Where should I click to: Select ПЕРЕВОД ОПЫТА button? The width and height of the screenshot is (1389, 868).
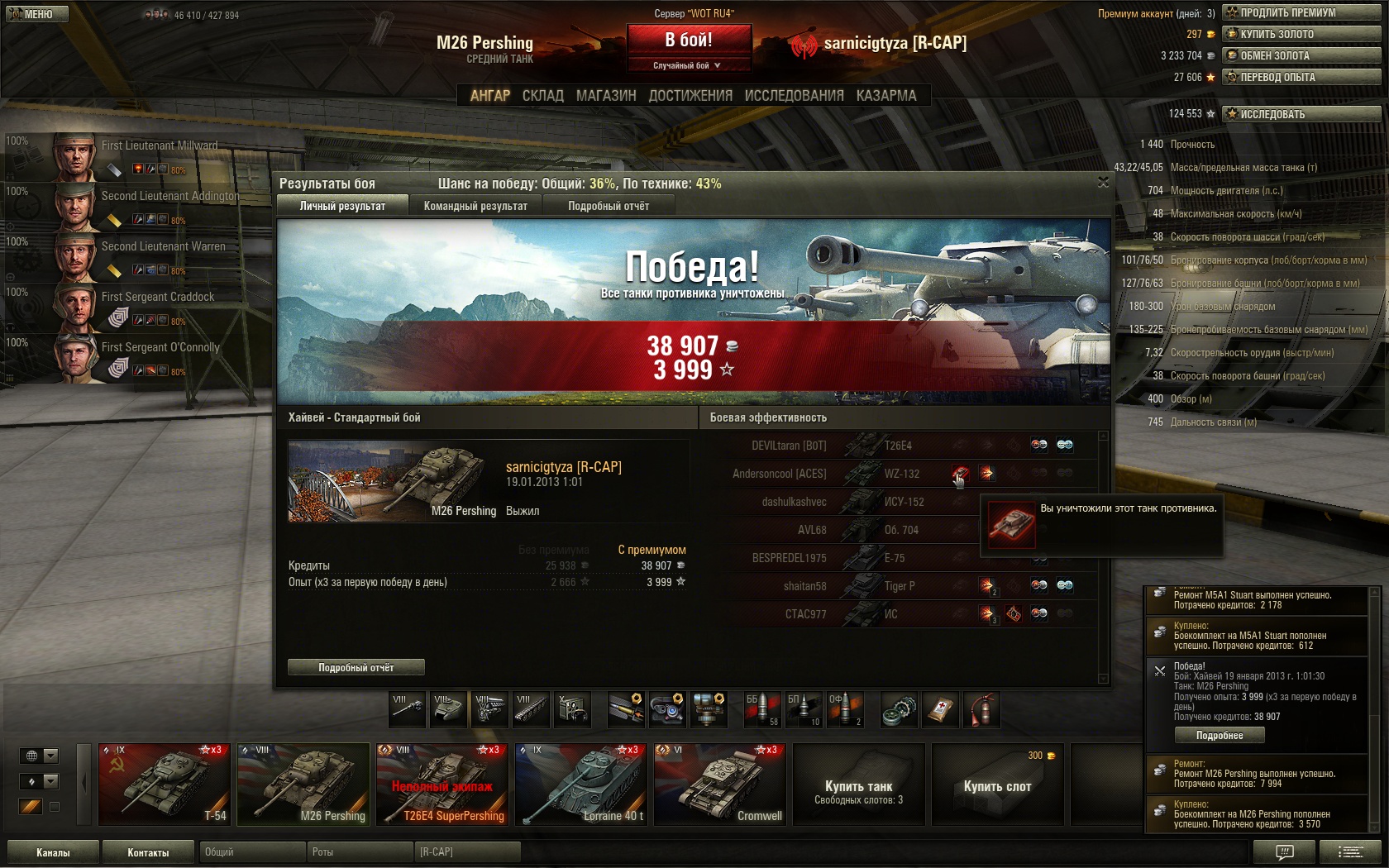[1301, 77]
